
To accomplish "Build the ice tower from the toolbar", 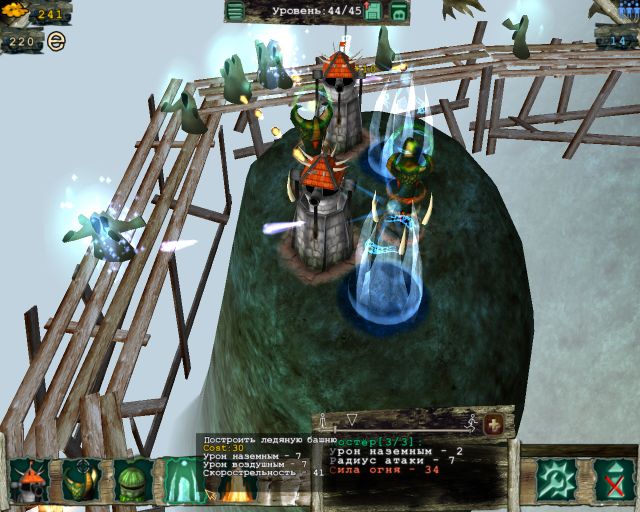I will tap(182, 480).
